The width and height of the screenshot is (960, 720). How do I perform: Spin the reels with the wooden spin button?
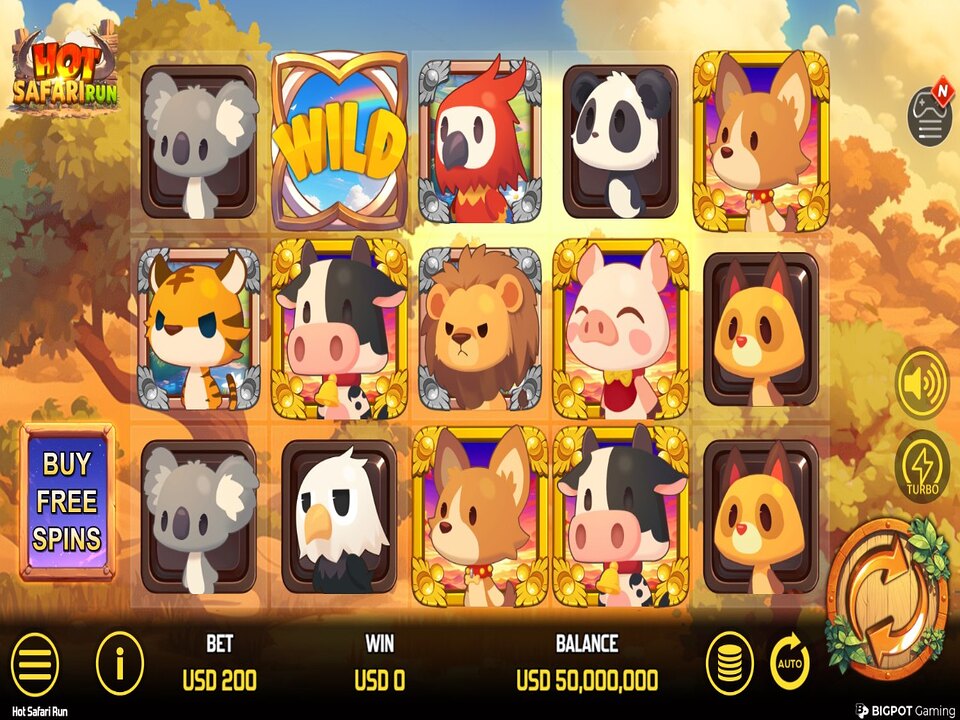pyautogui.click(x=885, y=595)
